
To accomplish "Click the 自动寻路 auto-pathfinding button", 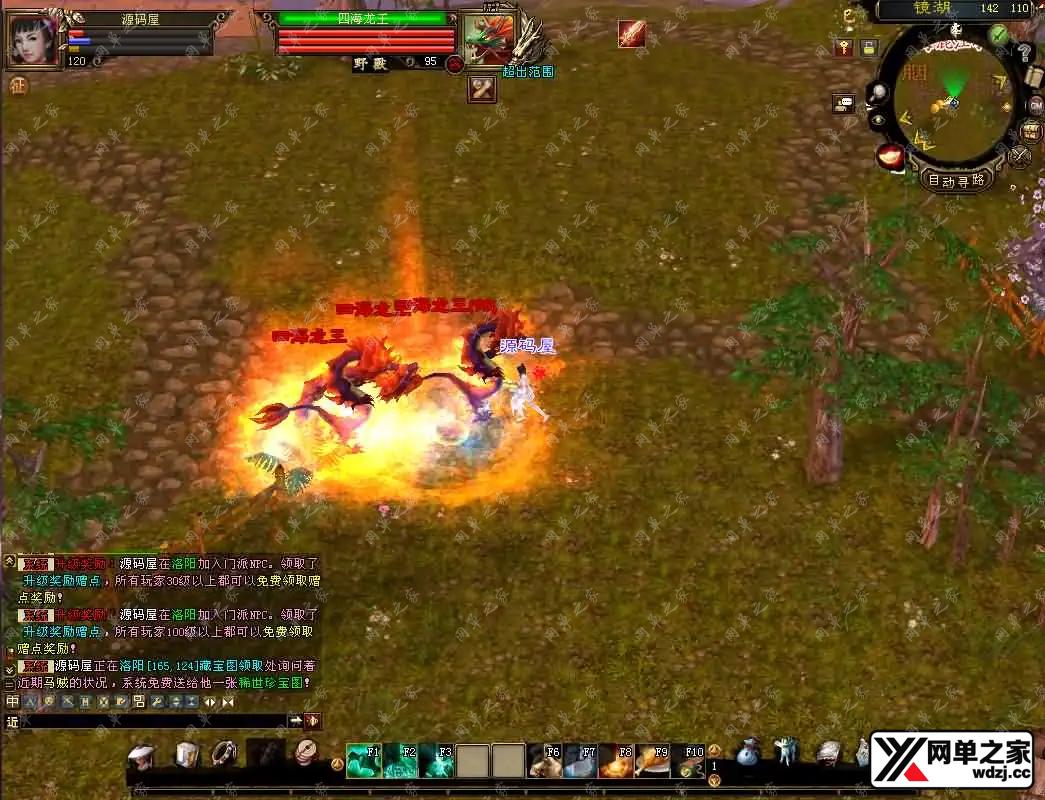I will tap(956, 180).
